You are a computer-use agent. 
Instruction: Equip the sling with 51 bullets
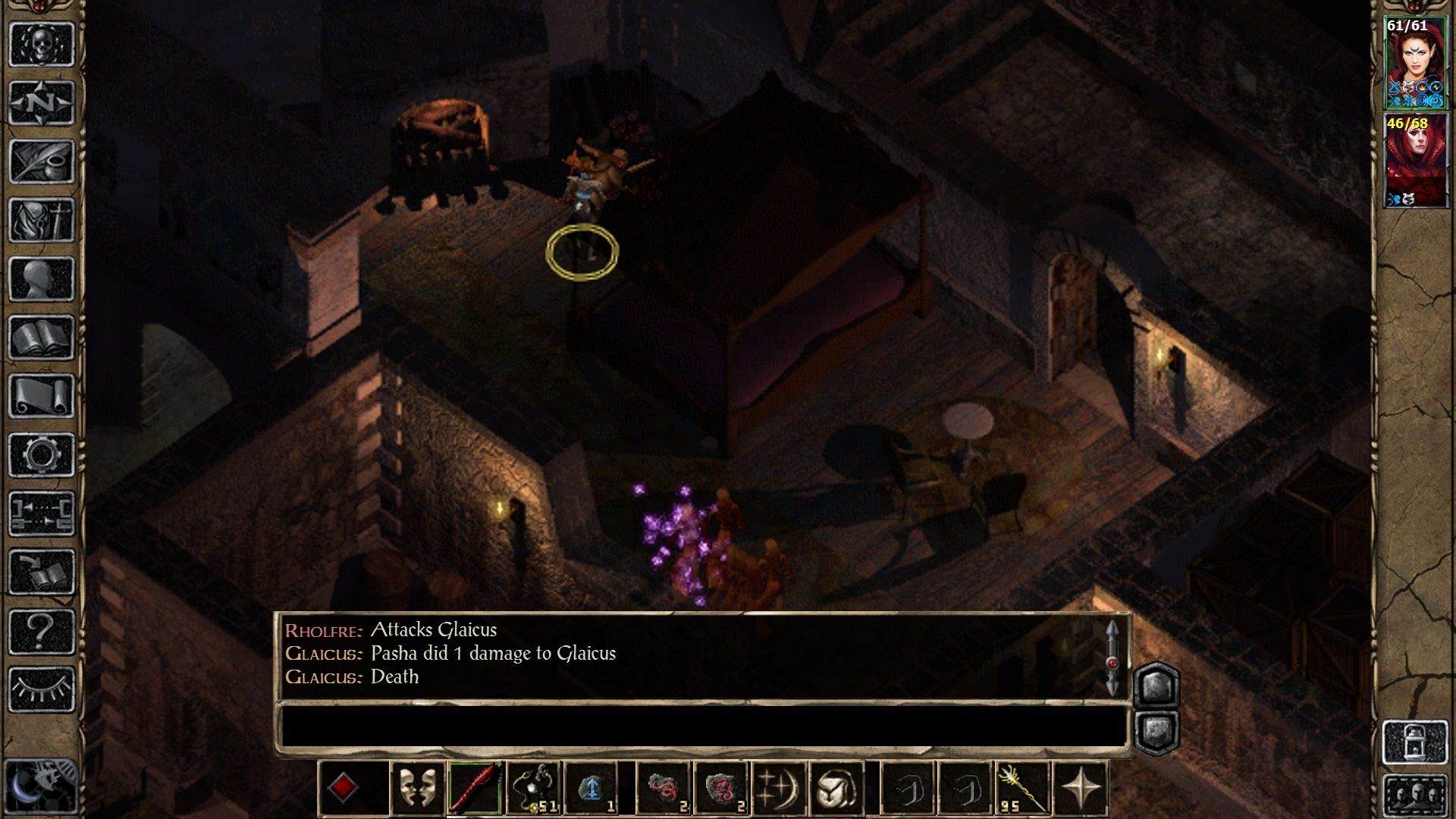click(534, 788)
